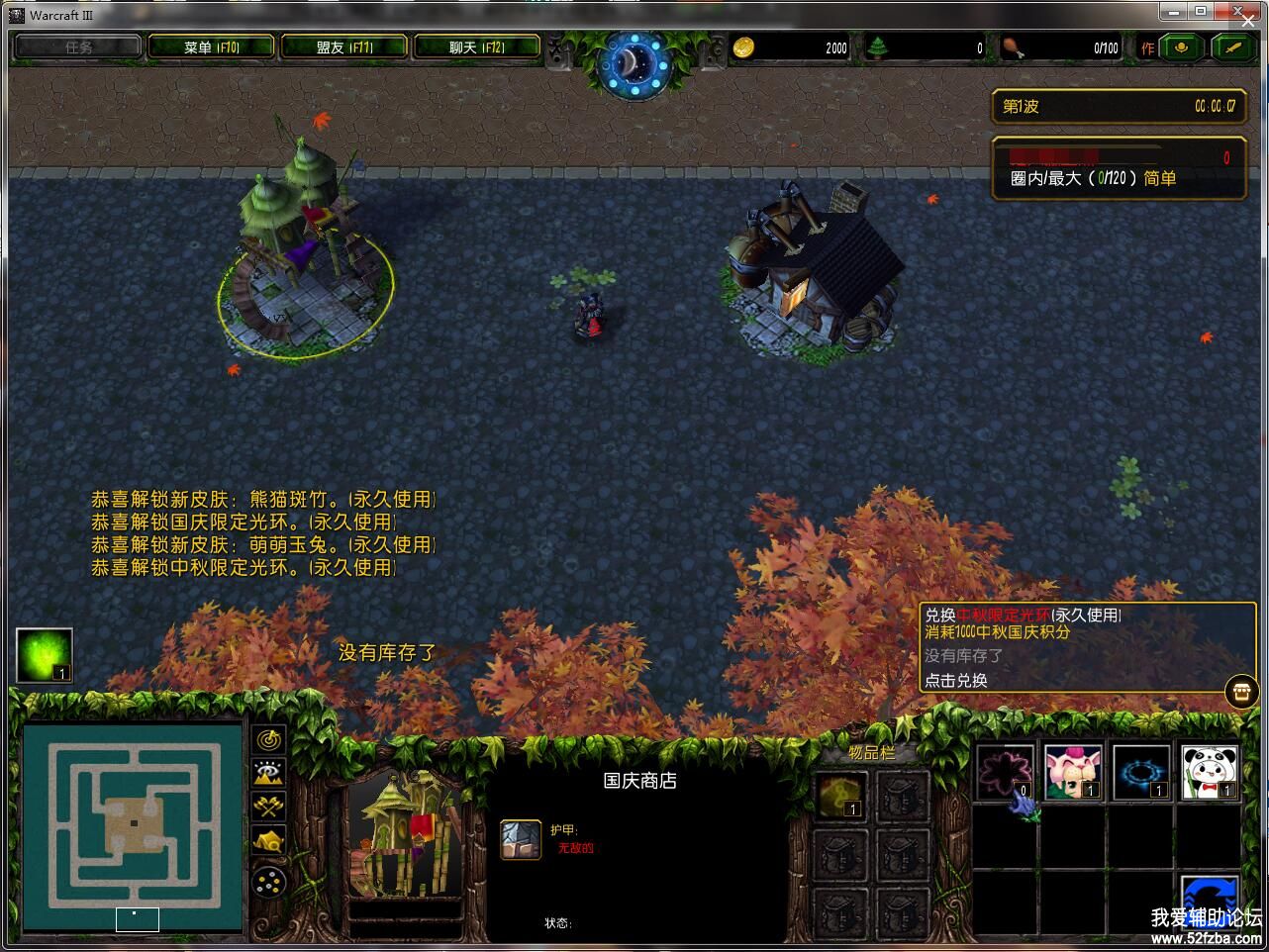This screenshot has height=952, width=1269.
Task: Click the formation movement toggle button
Action: click(269, 880)
